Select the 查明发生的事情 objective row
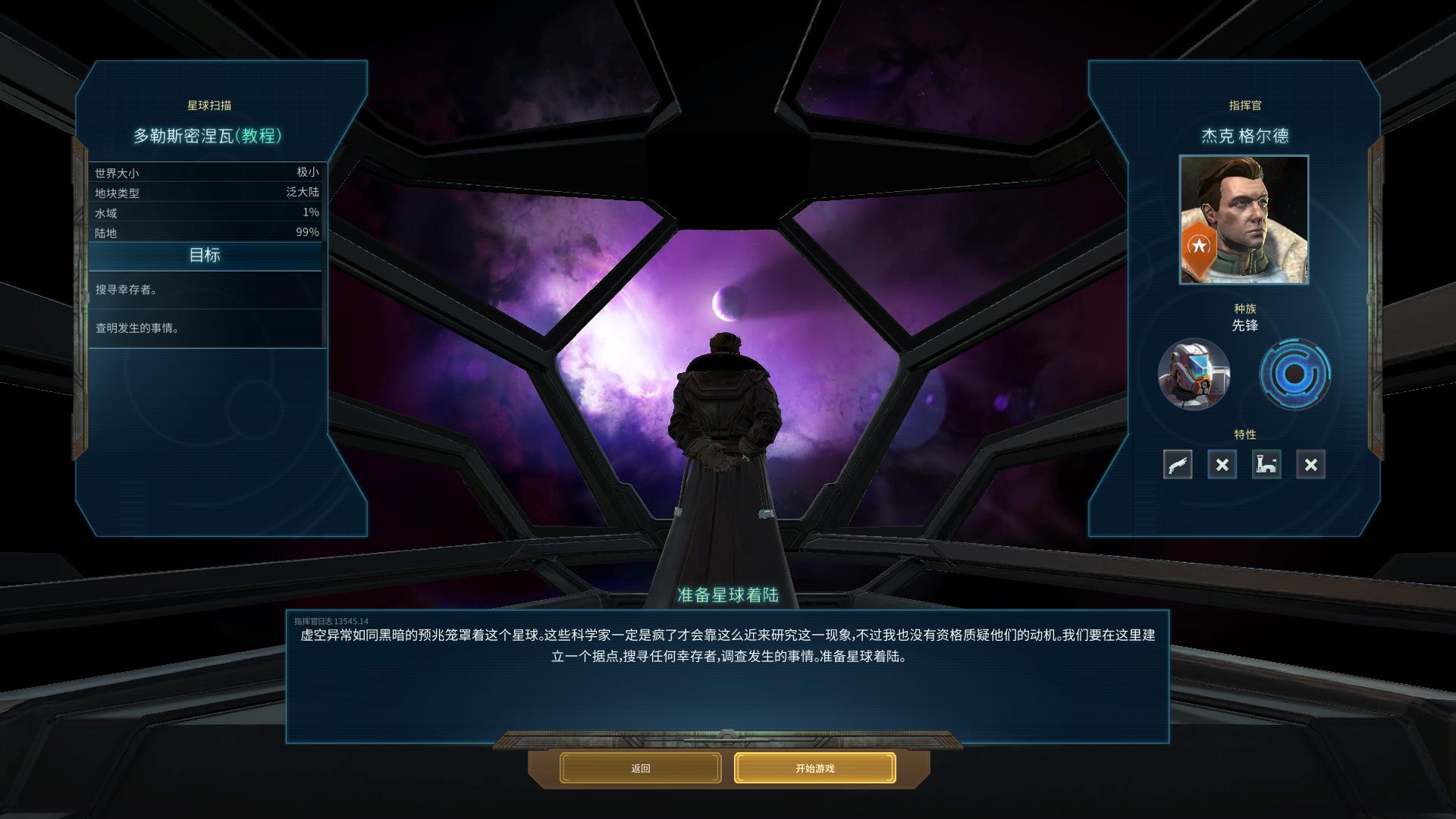Viewport: 1456px width, 819px height. click(x=206, y=328)
